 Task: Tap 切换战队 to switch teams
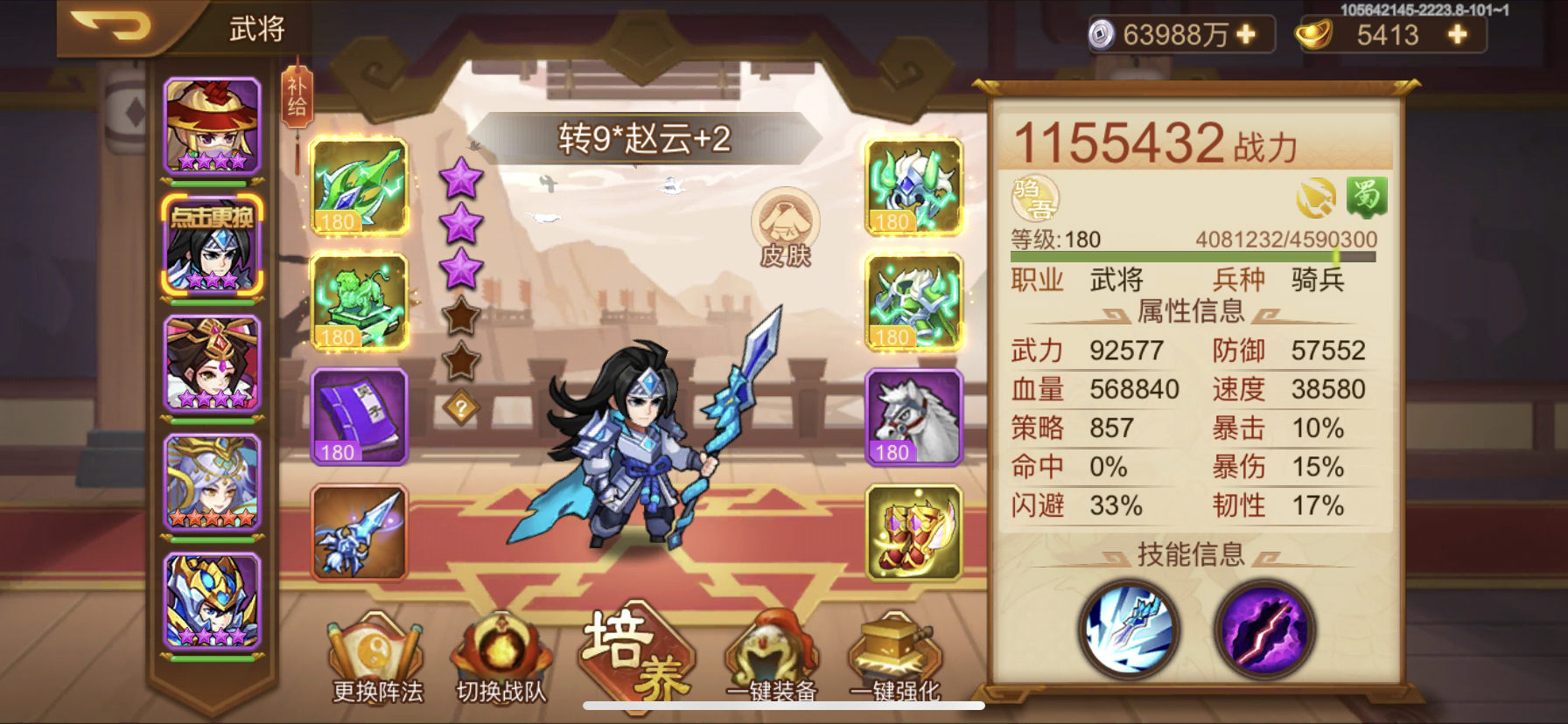click(501, 662)
